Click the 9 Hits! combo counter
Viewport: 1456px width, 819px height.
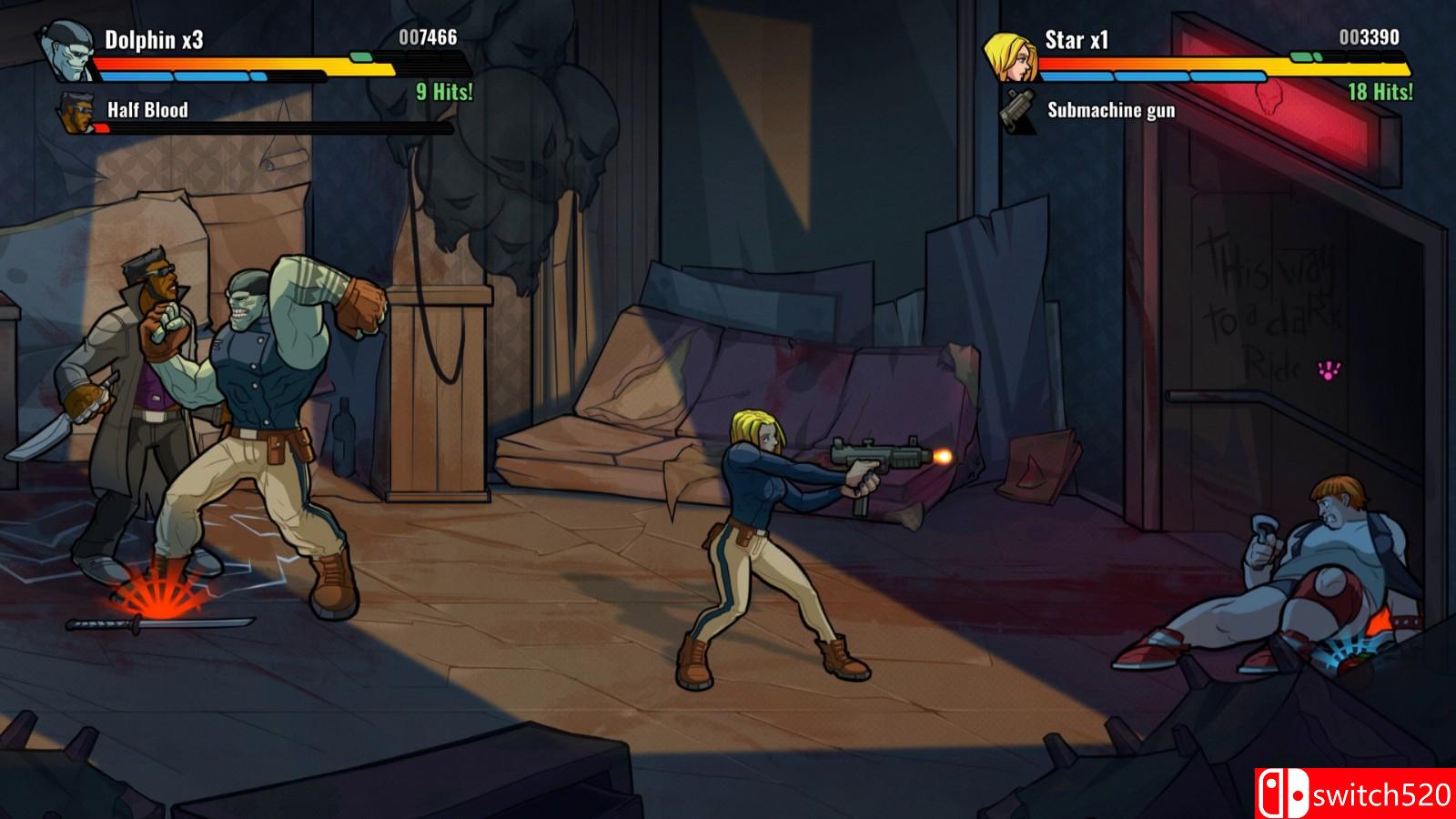click(x=443, y=91)
